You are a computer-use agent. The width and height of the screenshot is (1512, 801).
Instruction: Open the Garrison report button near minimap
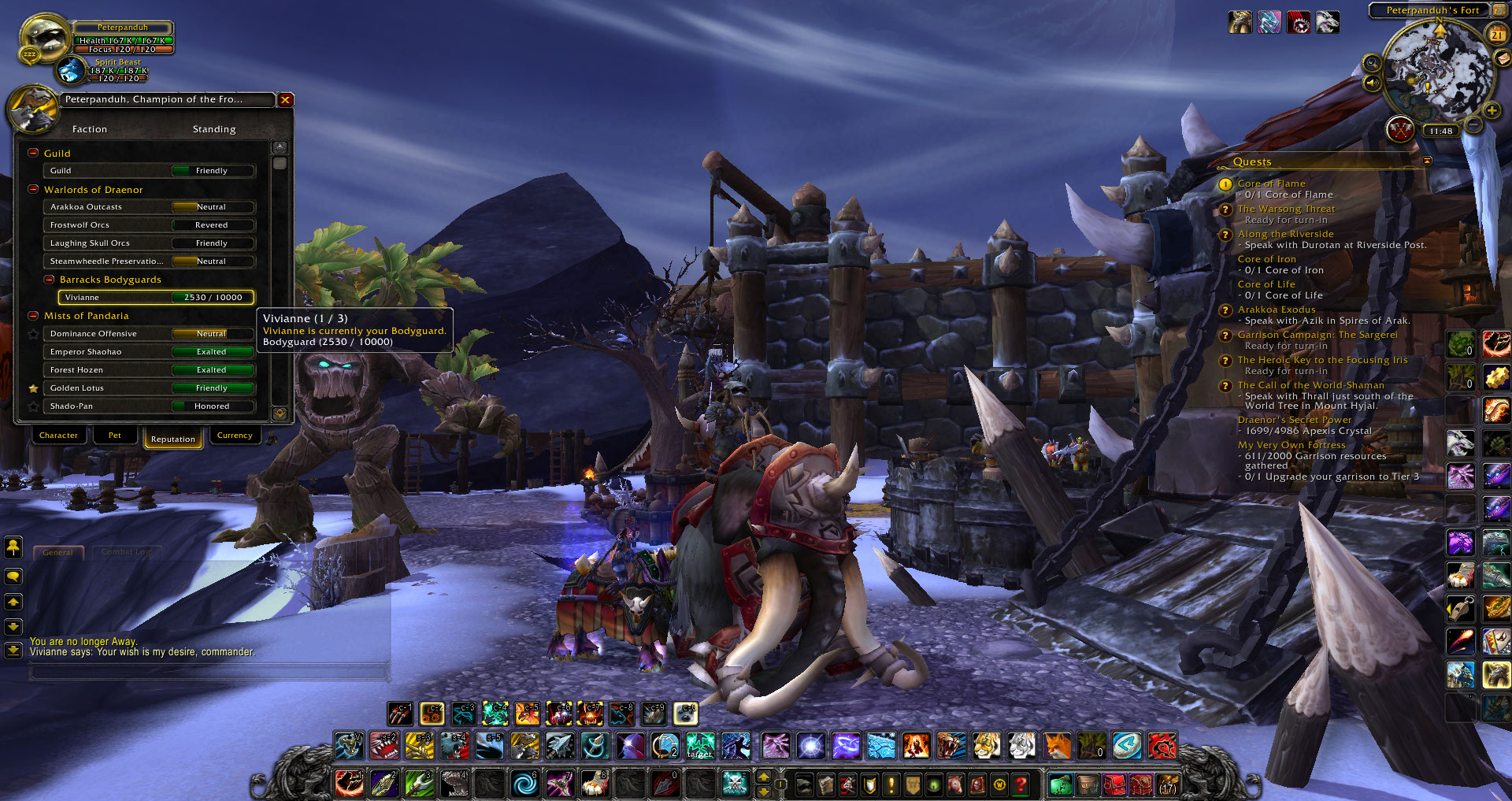1399,128
